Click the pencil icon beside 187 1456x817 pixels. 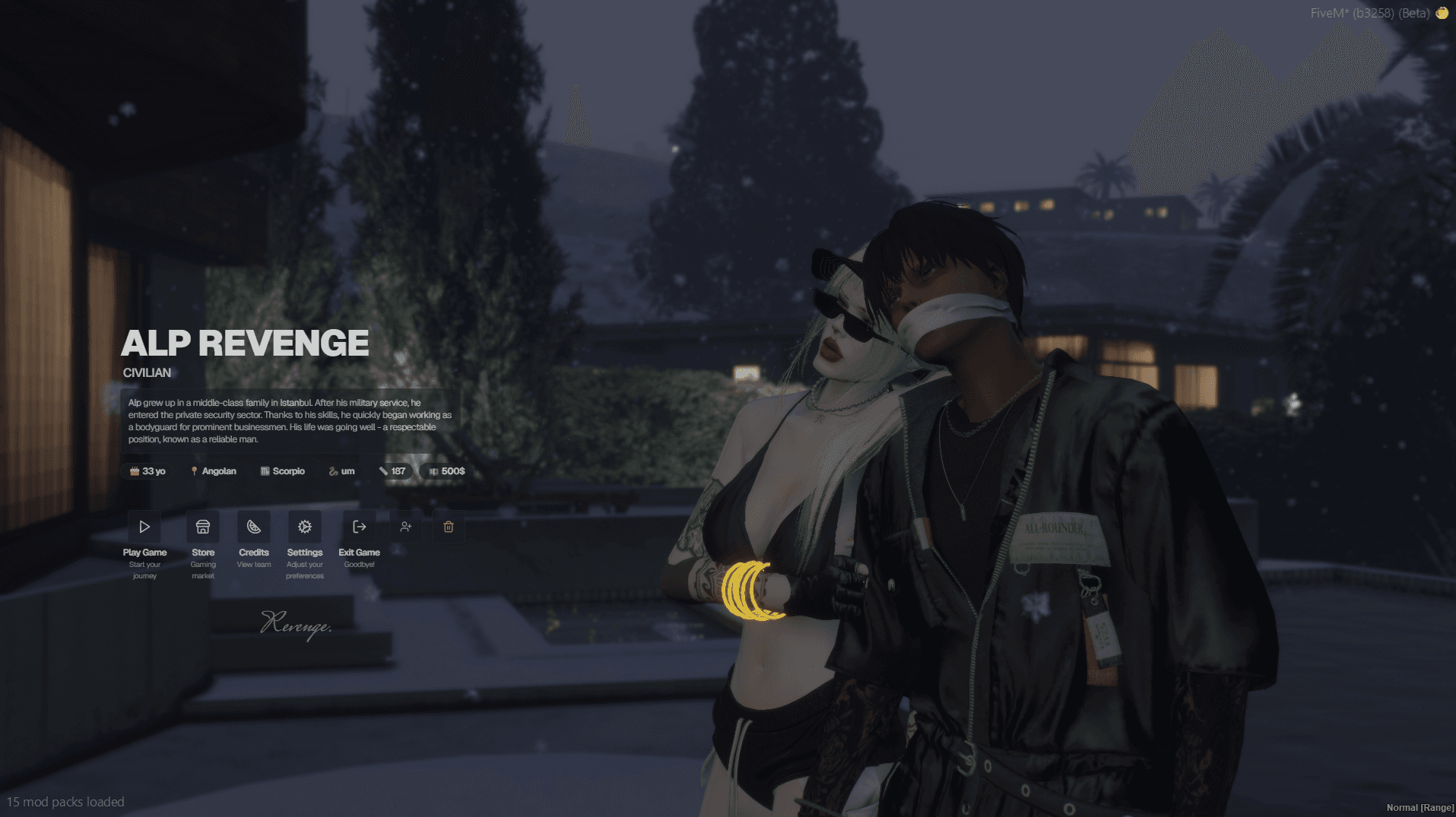pyautogui.click(x=384, y=470)
